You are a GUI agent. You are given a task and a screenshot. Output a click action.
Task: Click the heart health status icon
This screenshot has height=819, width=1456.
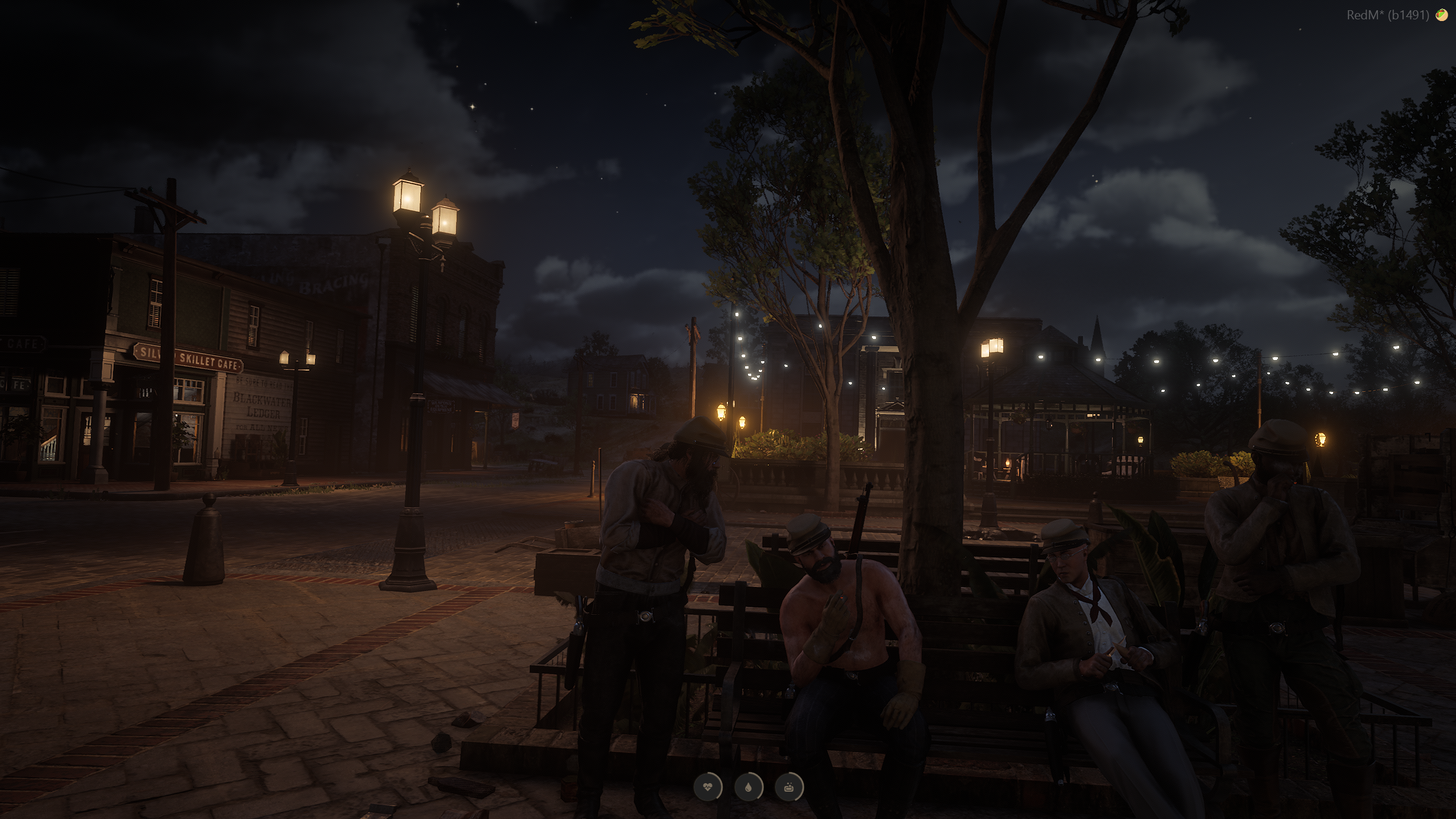click(708, 788)
